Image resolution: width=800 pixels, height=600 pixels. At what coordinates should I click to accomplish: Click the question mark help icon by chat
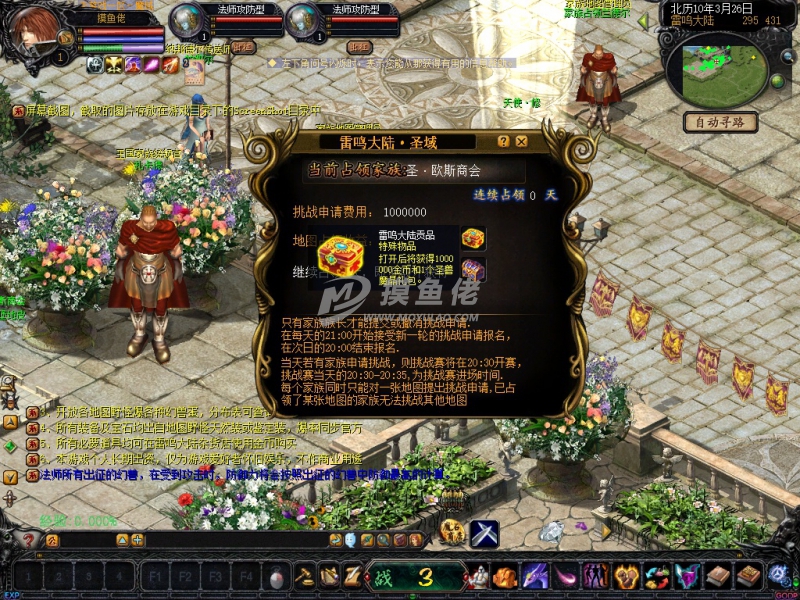click(29, 540)
